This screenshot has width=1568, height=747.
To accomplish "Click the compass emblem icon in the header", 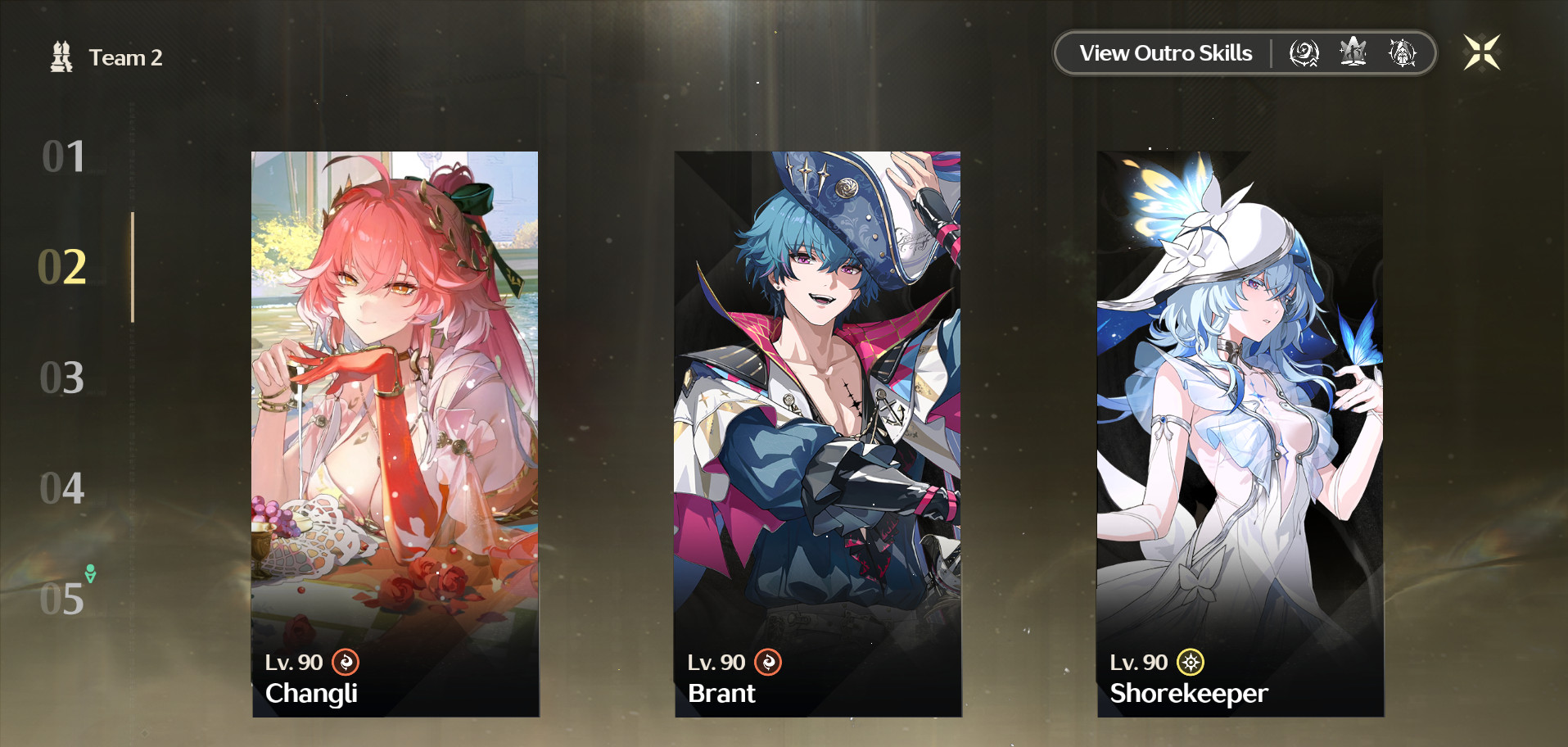I will pos(1402,52).
